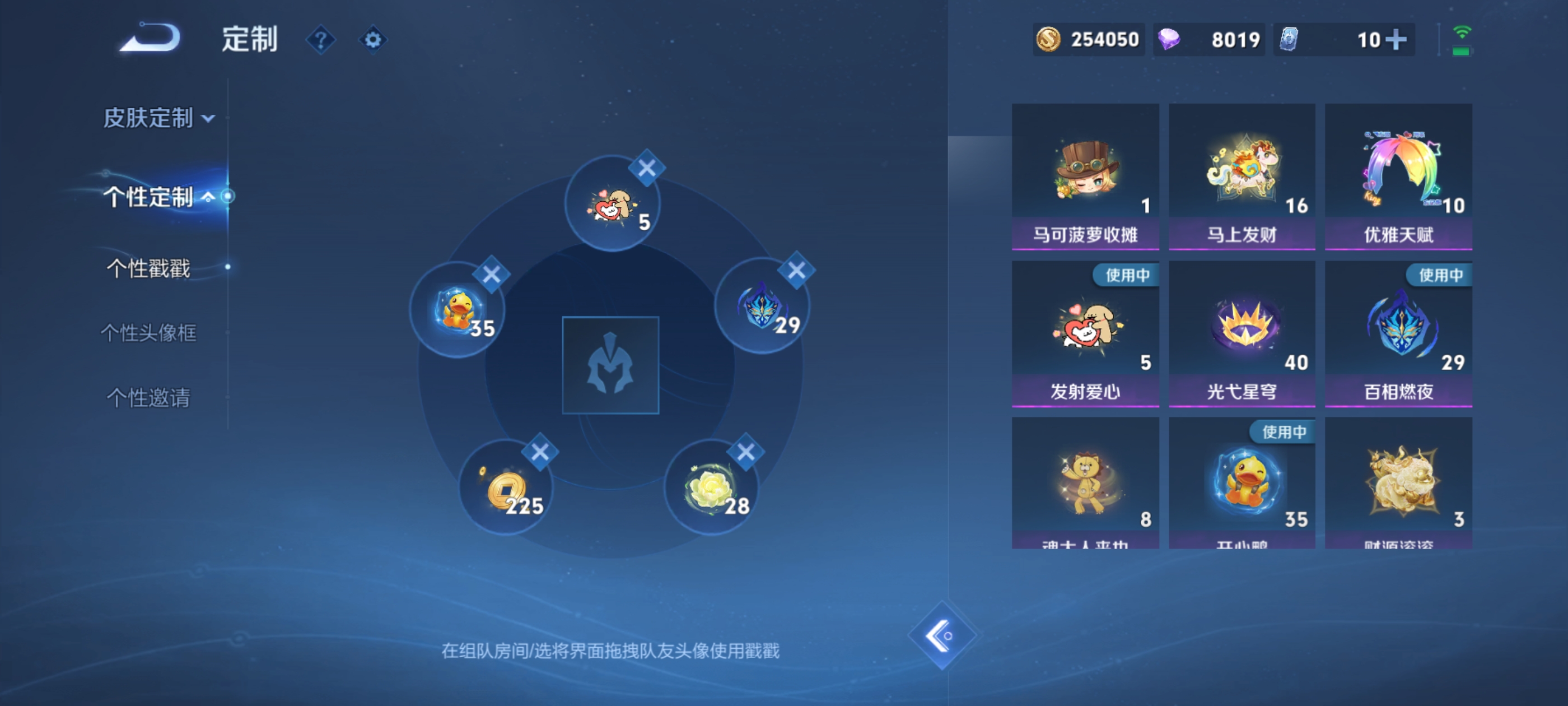This screenshot has height=706, width=1568.
Task: Open the settings gear icon
Action: (x=373, y=39)
